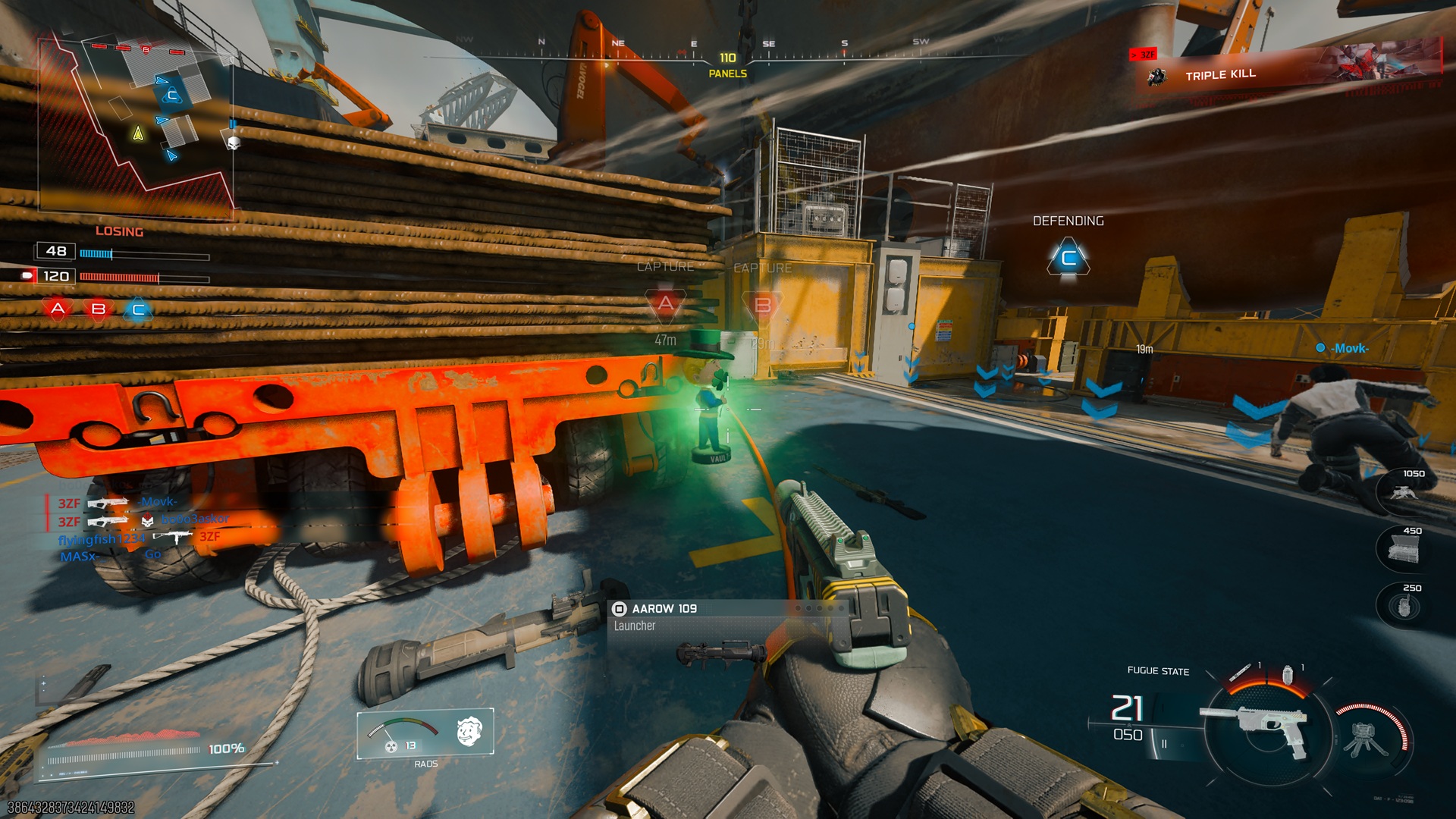Select the Capture B objective marker
The height and width of the screenshot is (819, 1456).
pos(763,306)
